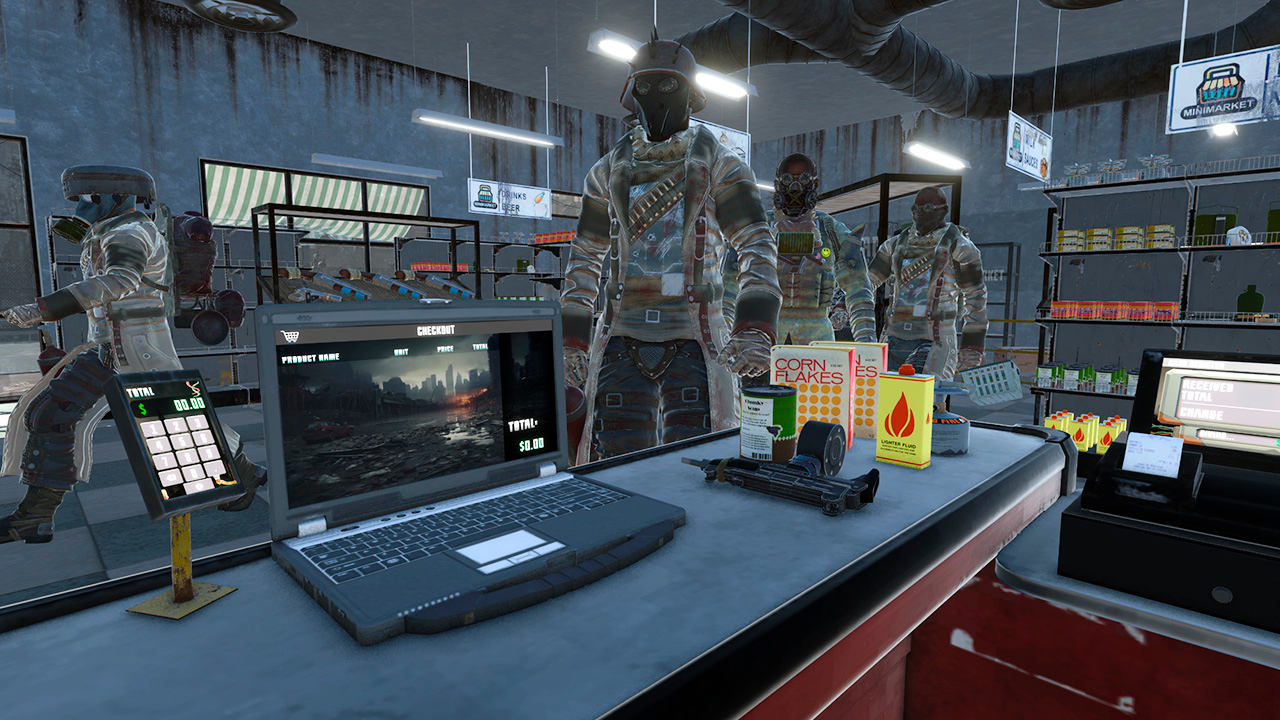Click the printed receipt in the register printer
The height and width of the screenshot is (720, 1280).
[1151, 453]
